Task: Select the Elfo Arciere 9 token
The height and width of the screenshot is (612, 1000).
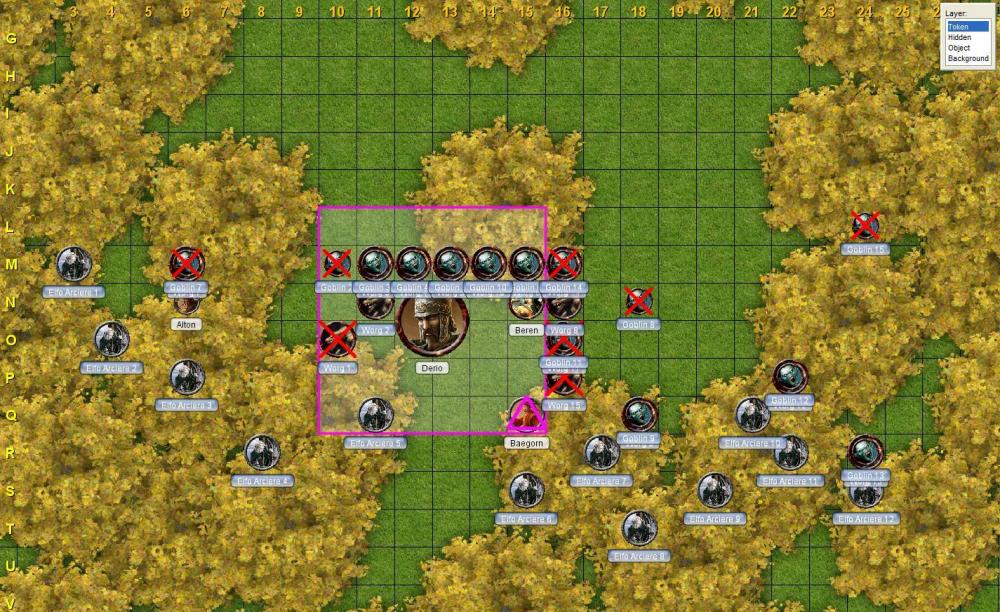Action: (715, 490)
